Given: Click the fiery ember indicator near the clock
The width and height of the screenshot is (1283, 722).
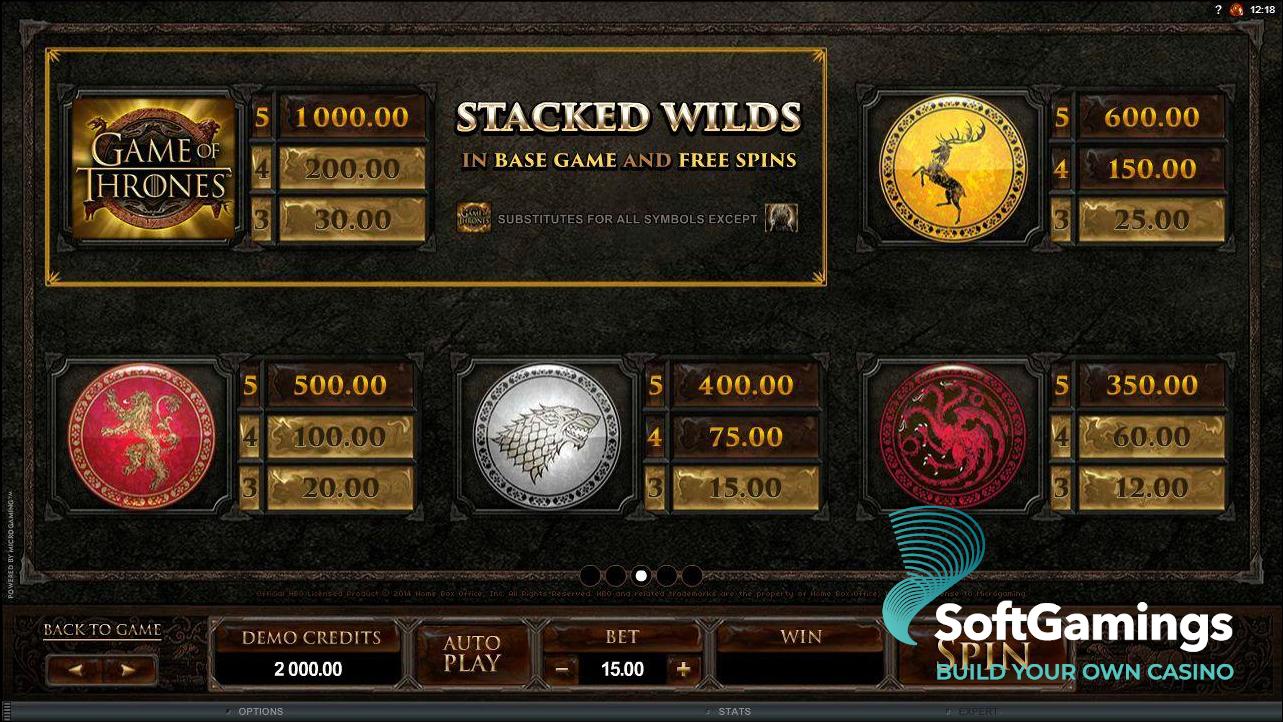Looking at the screenshot, I should [1235, 9].
